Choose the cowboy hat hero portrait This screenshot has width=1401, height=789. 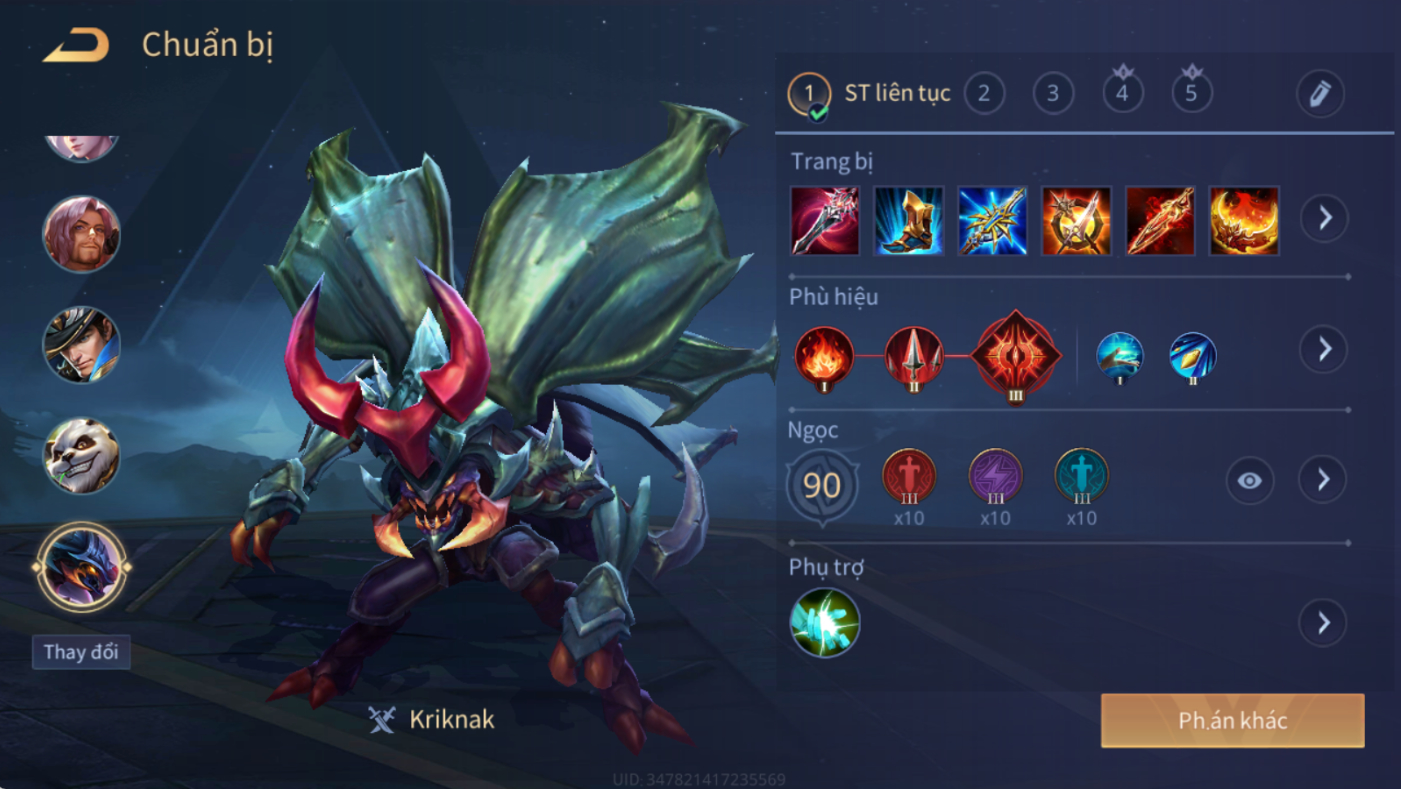[81, 344]
